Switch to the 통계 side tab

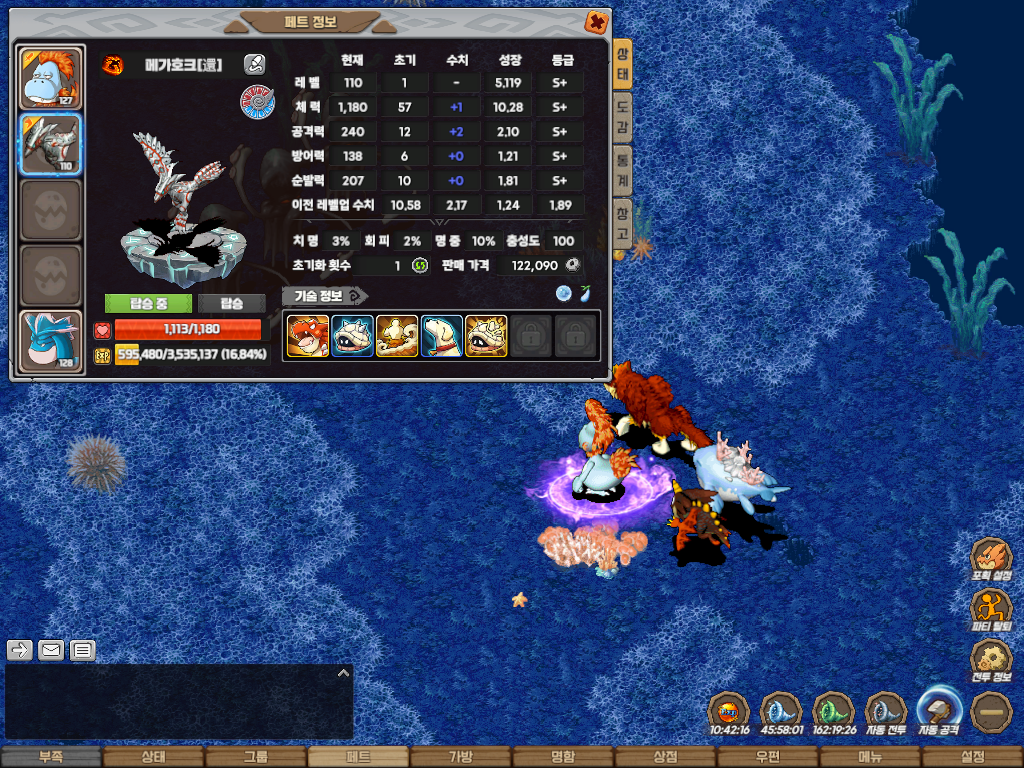point(622,171)
